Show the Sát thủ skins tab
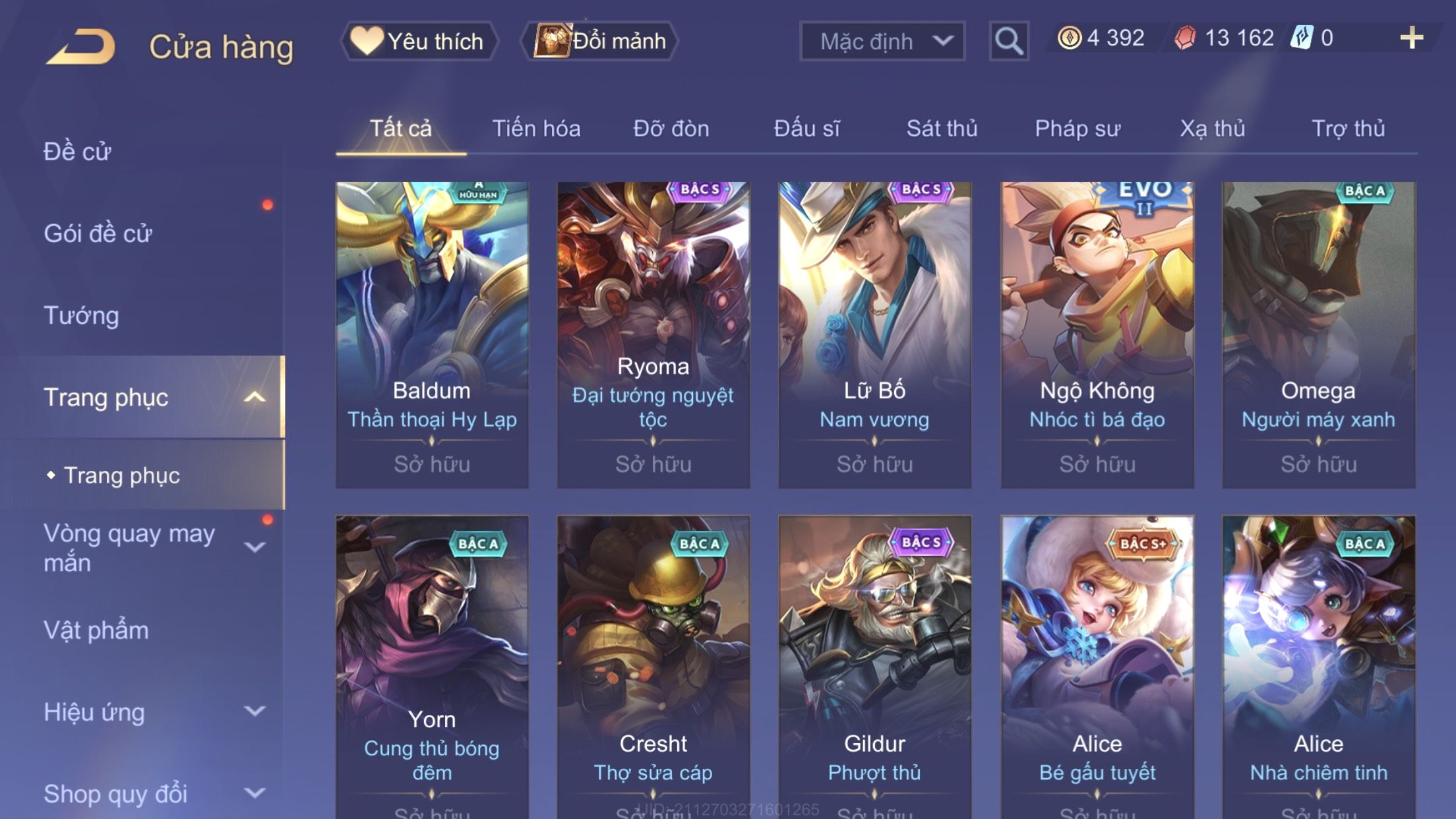This screenshot has height=819, width=1456. [x=942, y=128]
